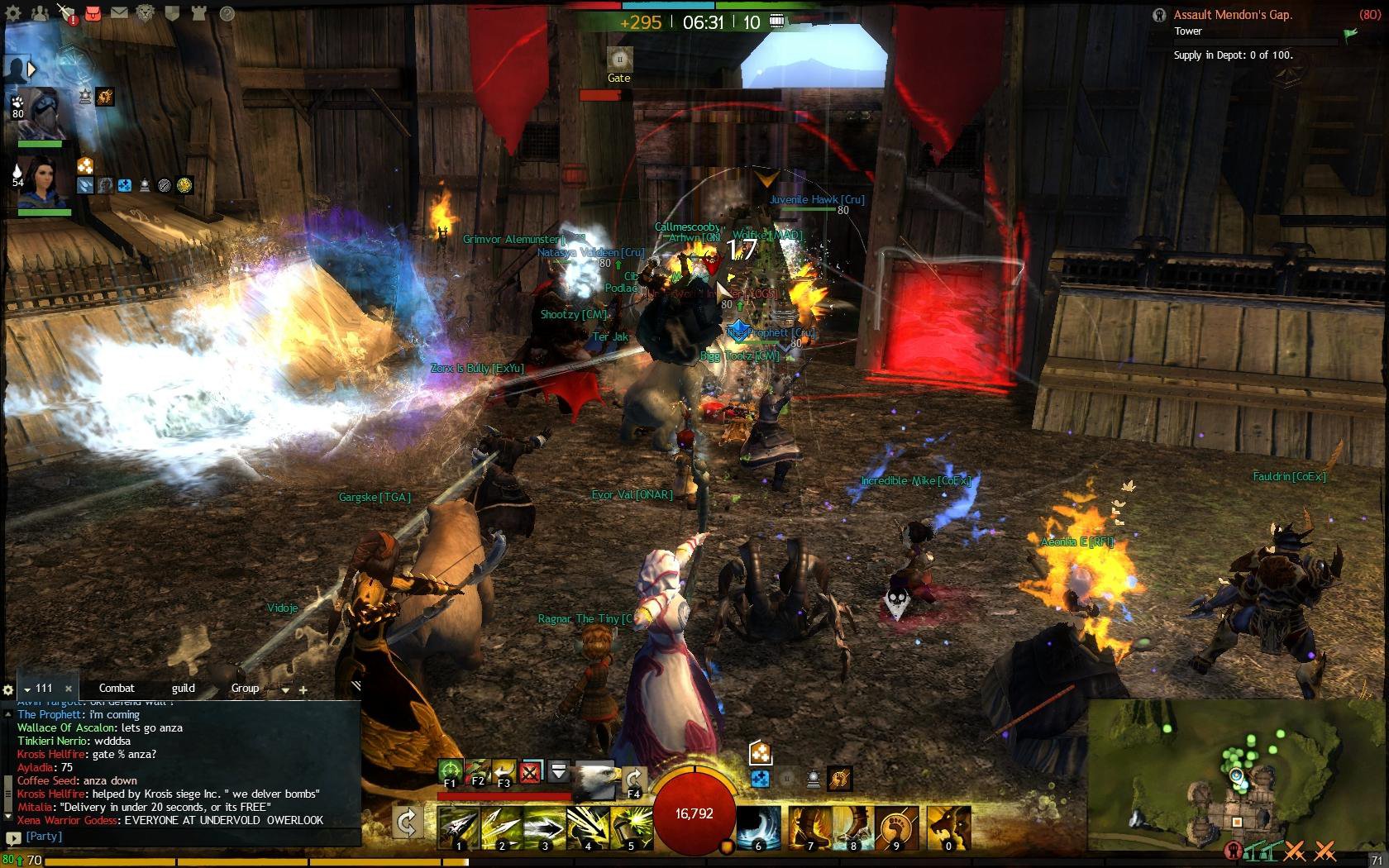Viewport: 1389px width, 868px height.
Task: Activate weapon skill 1 arrow shot
Action: pos(459,827)
